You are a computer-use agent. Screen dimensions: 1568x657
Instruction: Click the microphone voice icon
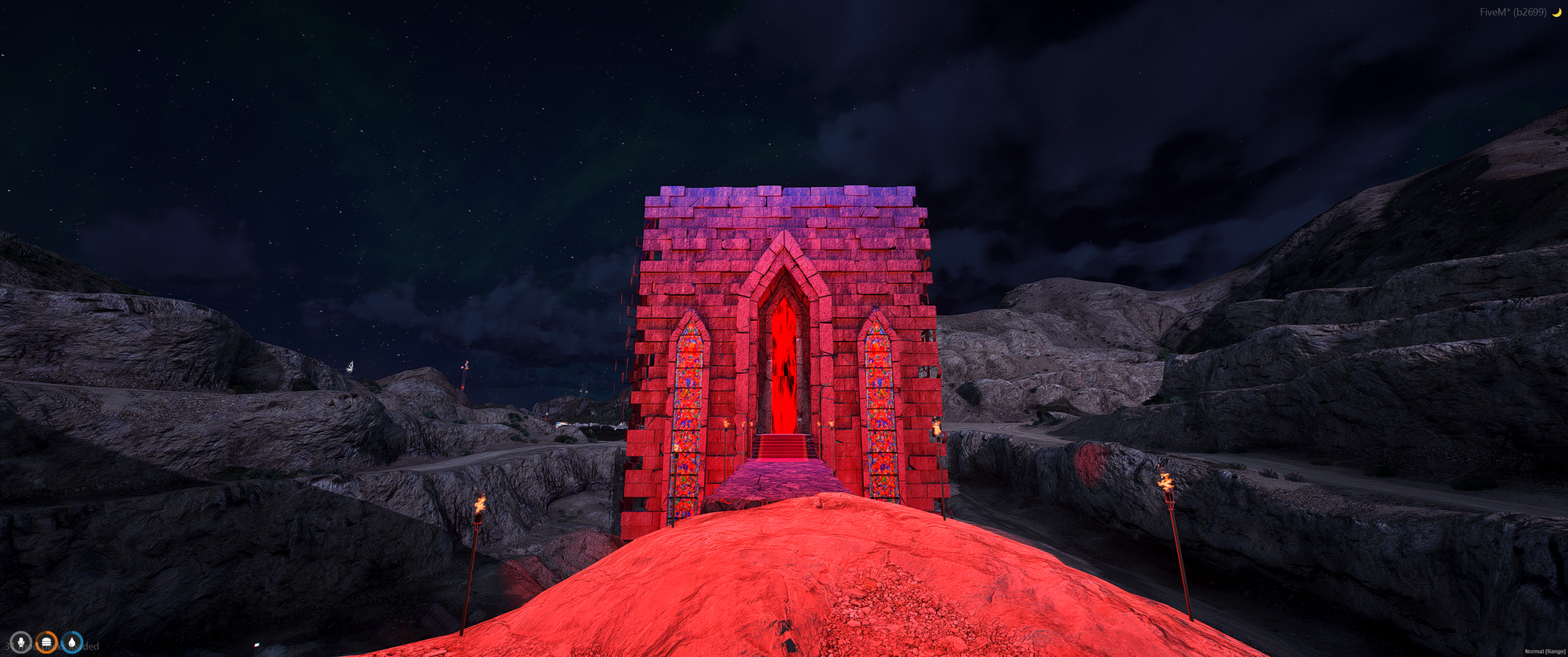(x=21, y=642)
